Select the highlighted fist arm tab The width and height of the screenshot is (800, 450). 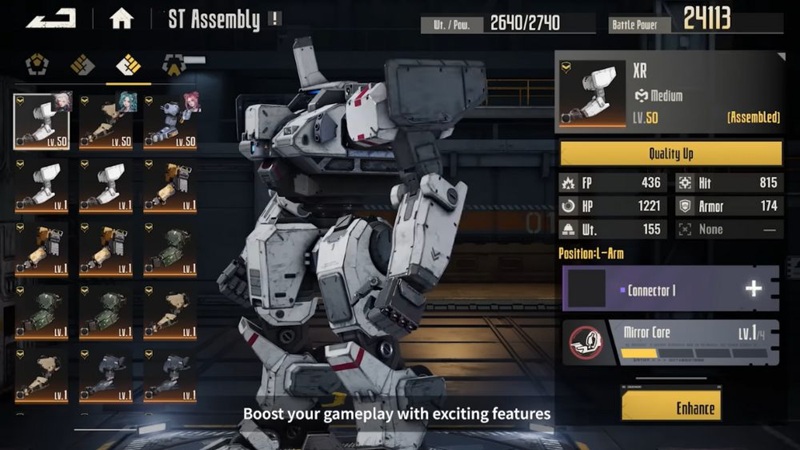pos(128,66)
